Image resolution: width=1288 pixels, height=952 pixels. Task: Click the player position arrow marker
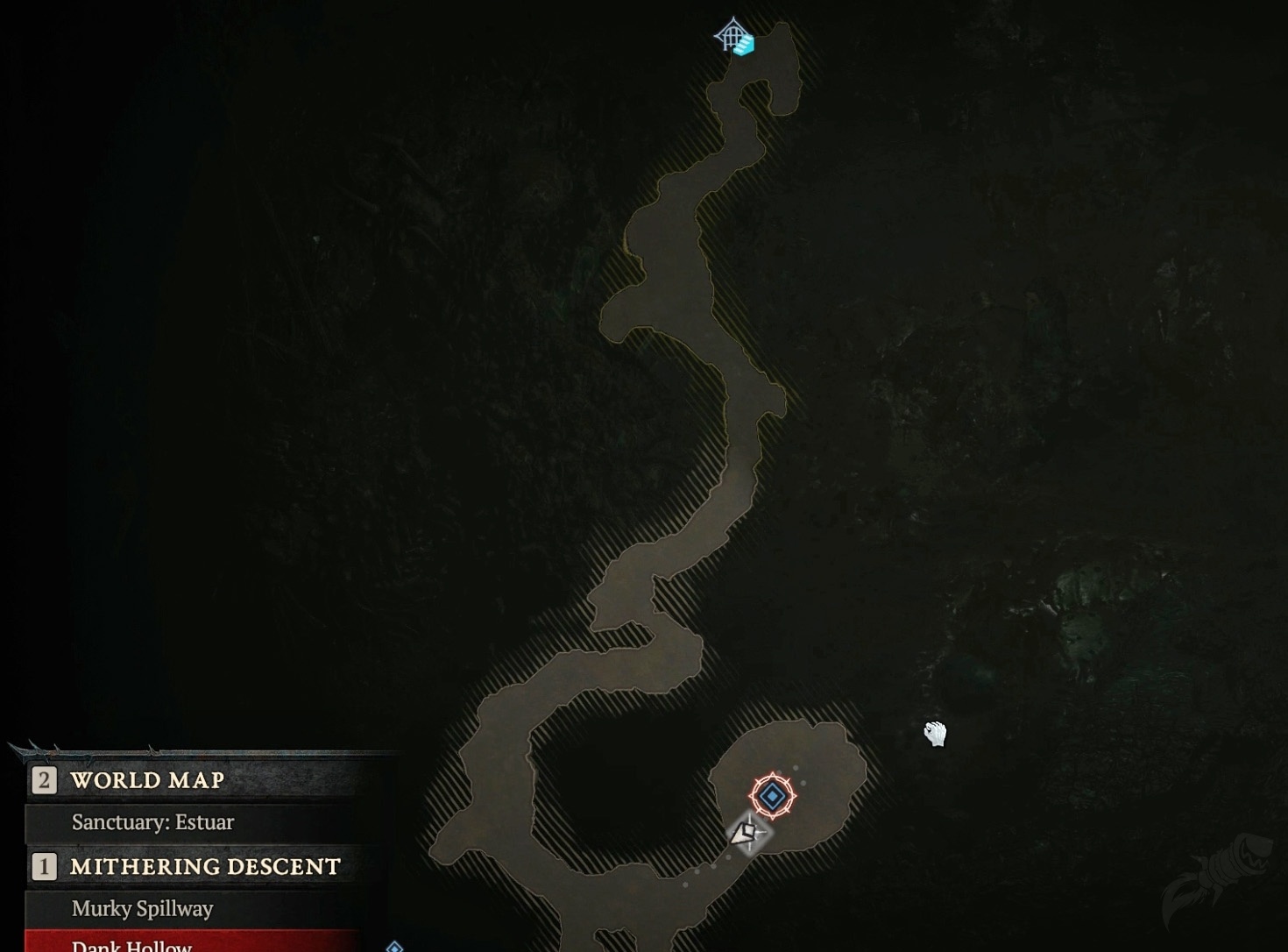[745, 833]
